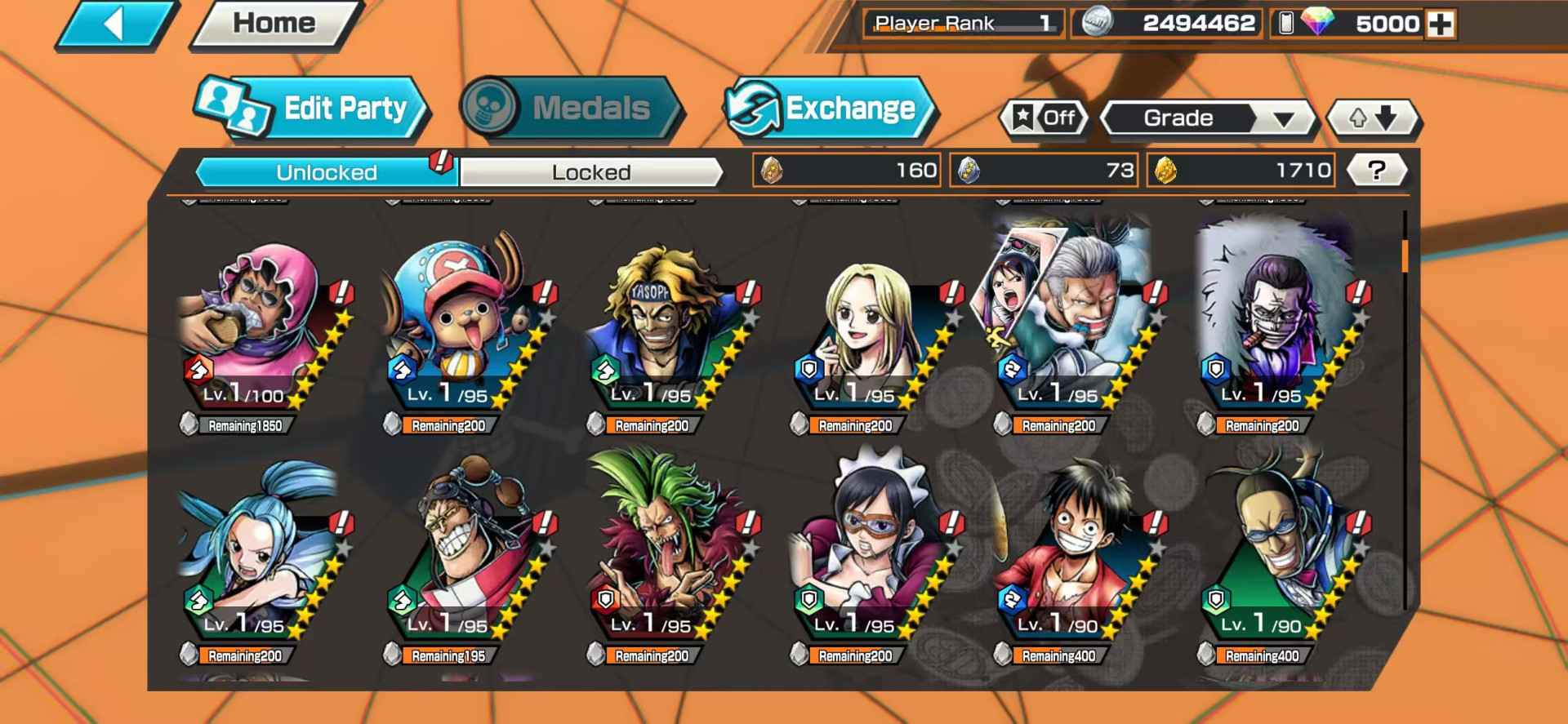Switch to the Locked characters tab

590,172
